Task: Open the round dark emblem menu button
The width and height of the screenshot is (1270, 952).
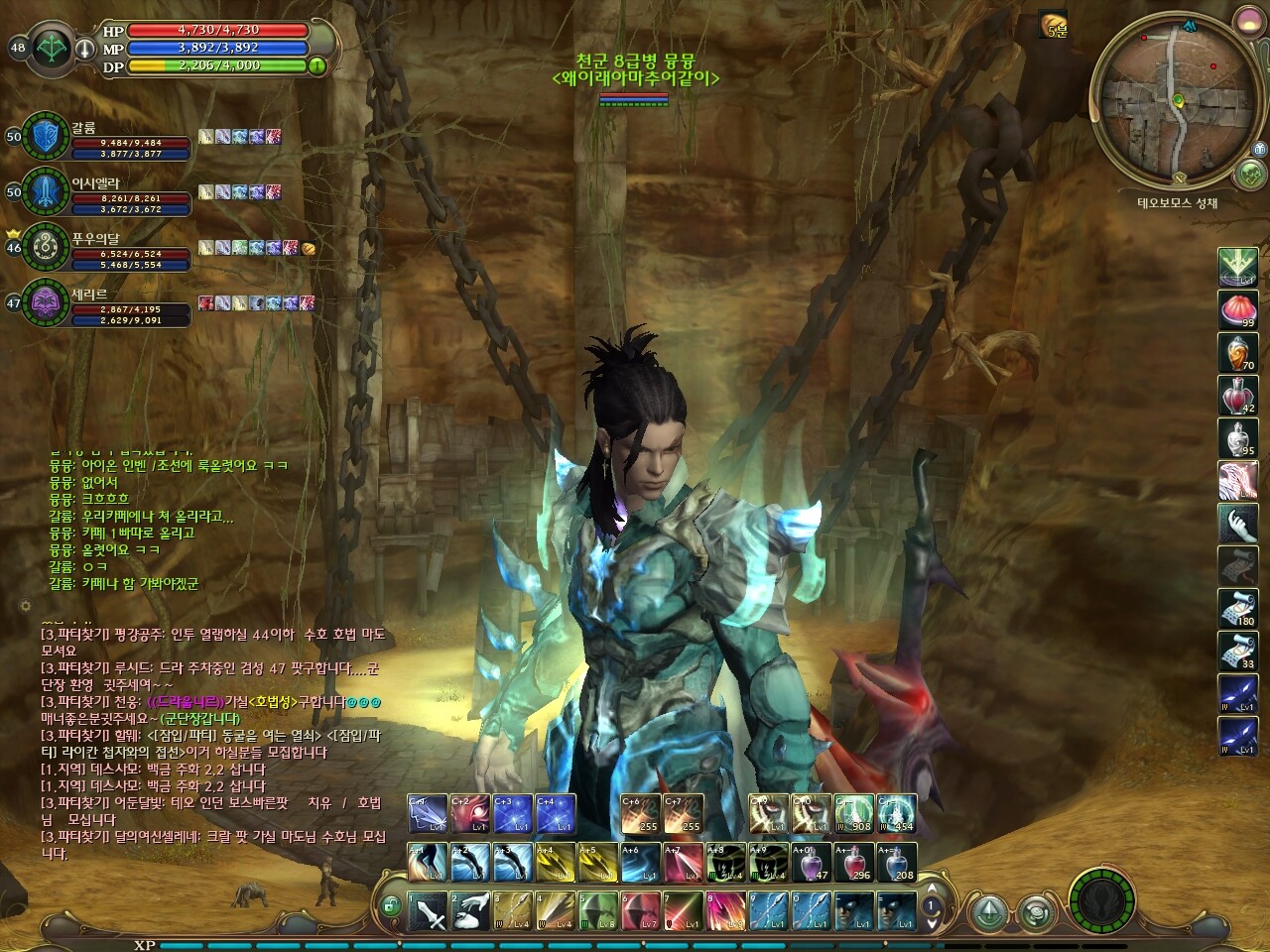Action: point(1102,898)
